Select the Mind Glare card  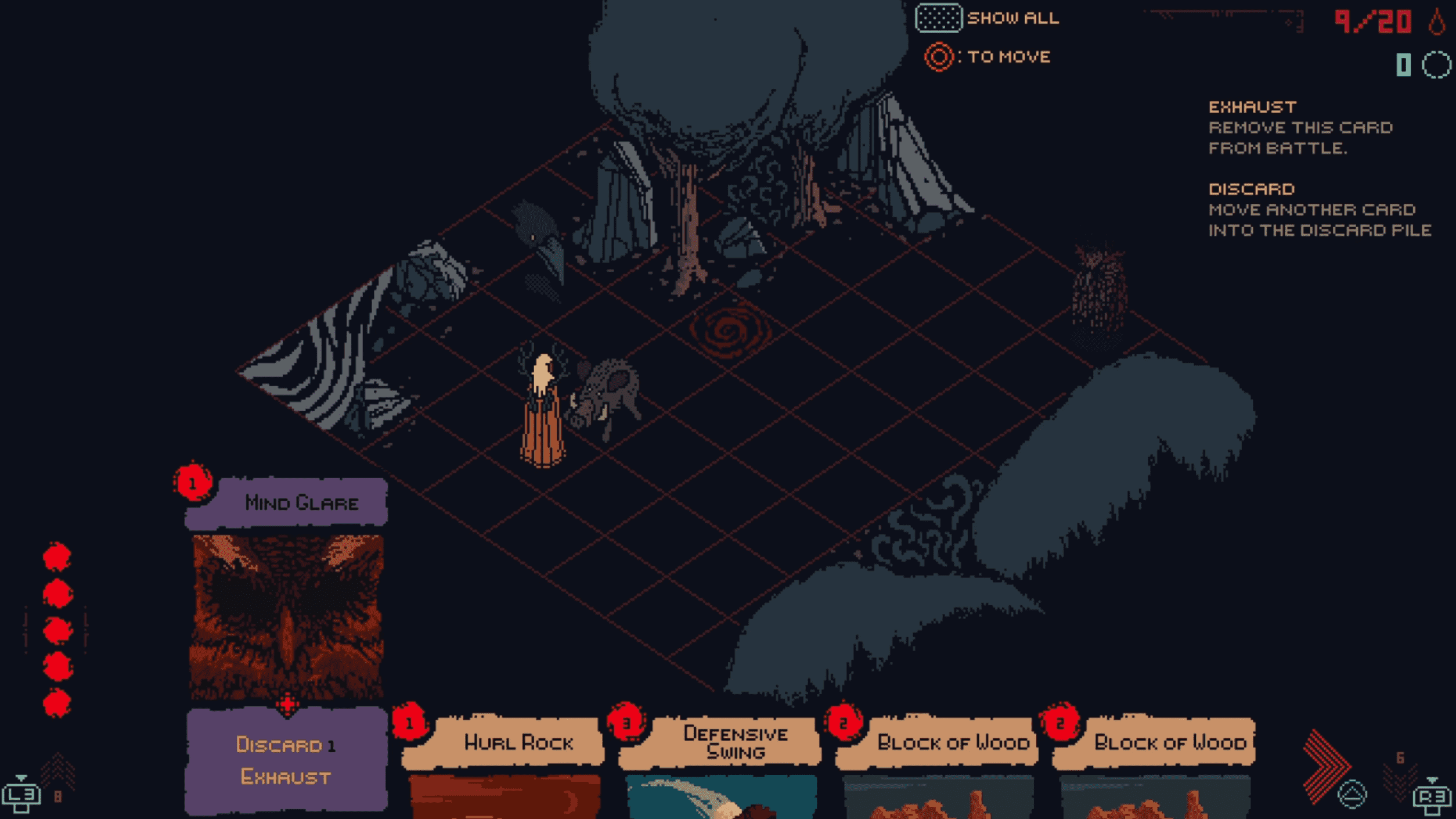(287, 616)
